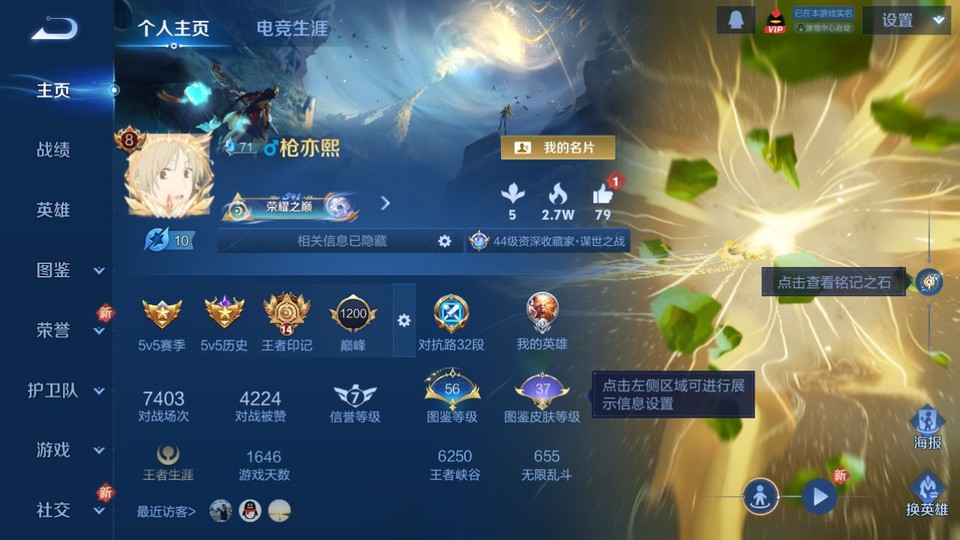
Task: Open display settings gear beside 巅峰
Action: 404,320
